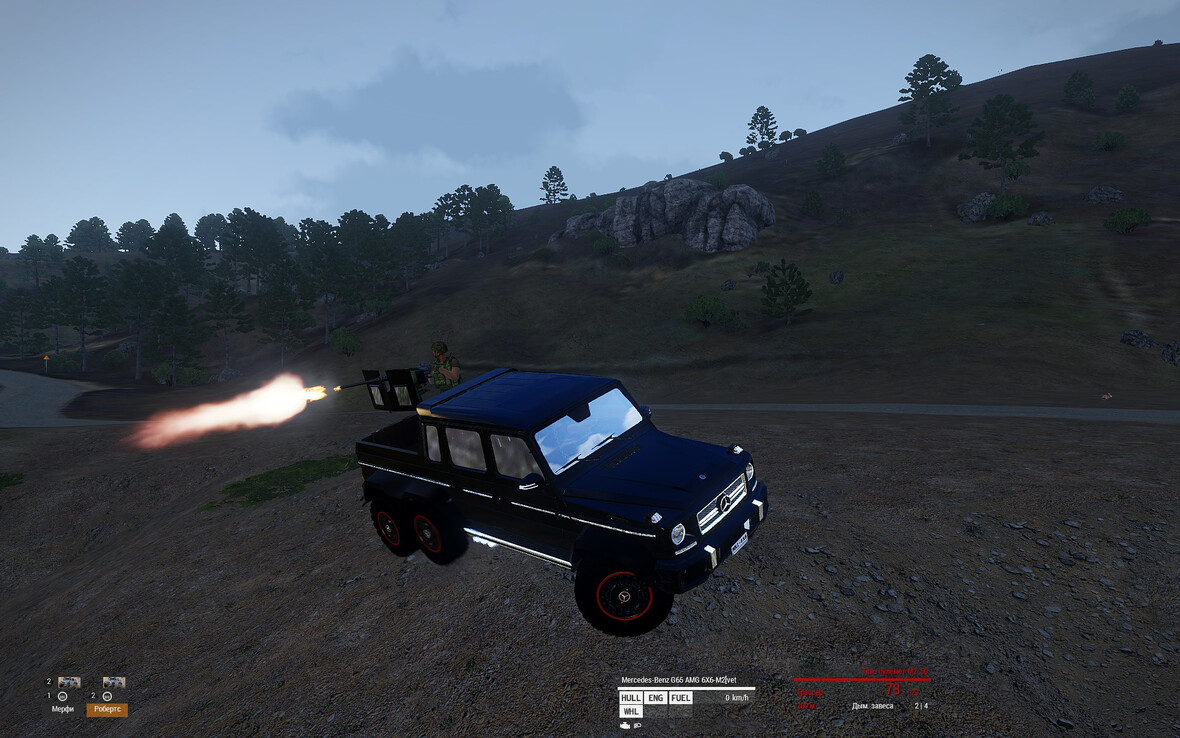
Task: Click the WHL wheel status indicator
Action: pos(630,712)
